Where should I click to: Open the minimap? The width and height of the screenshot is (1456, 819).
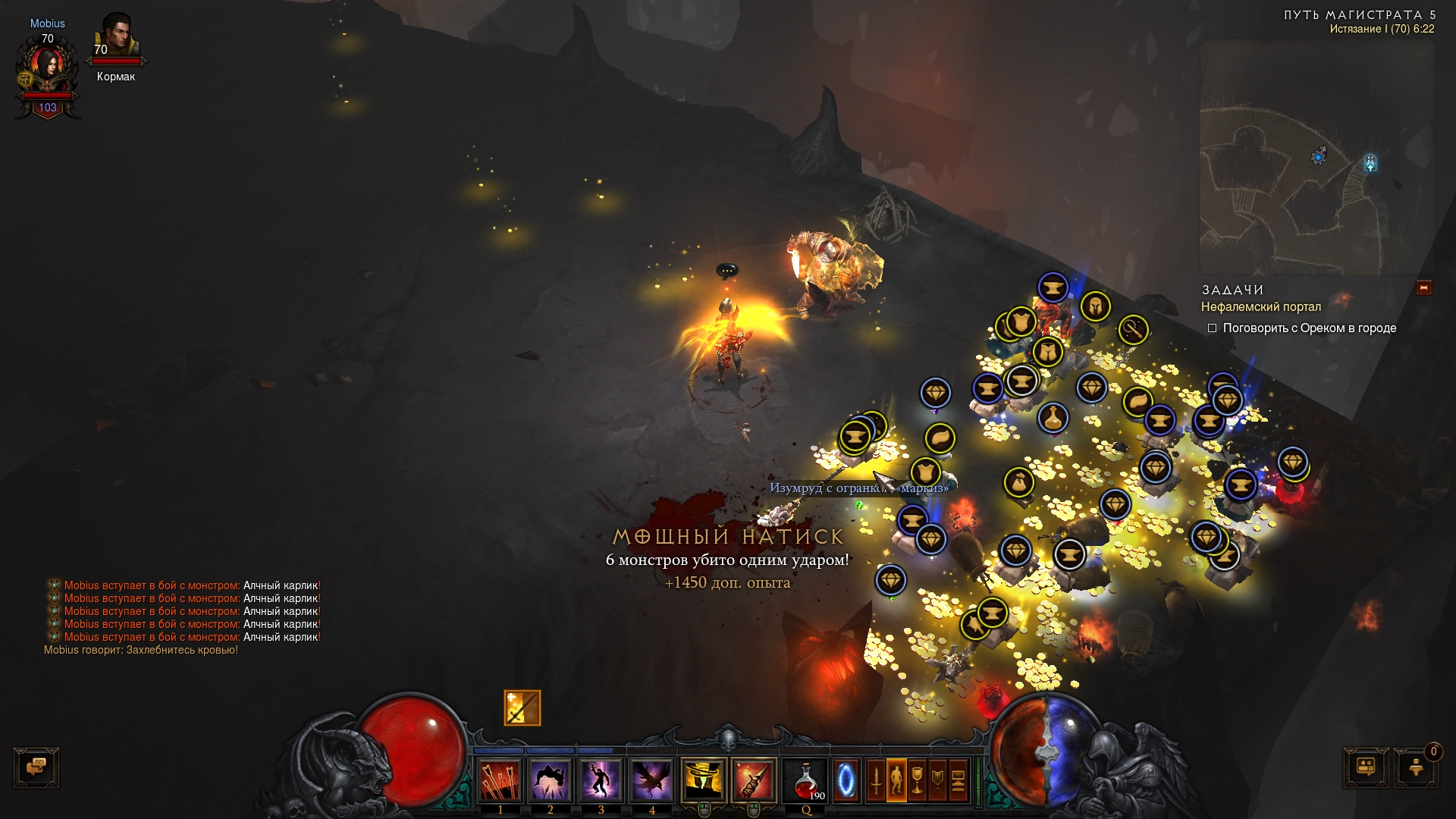coord(1316,157)
